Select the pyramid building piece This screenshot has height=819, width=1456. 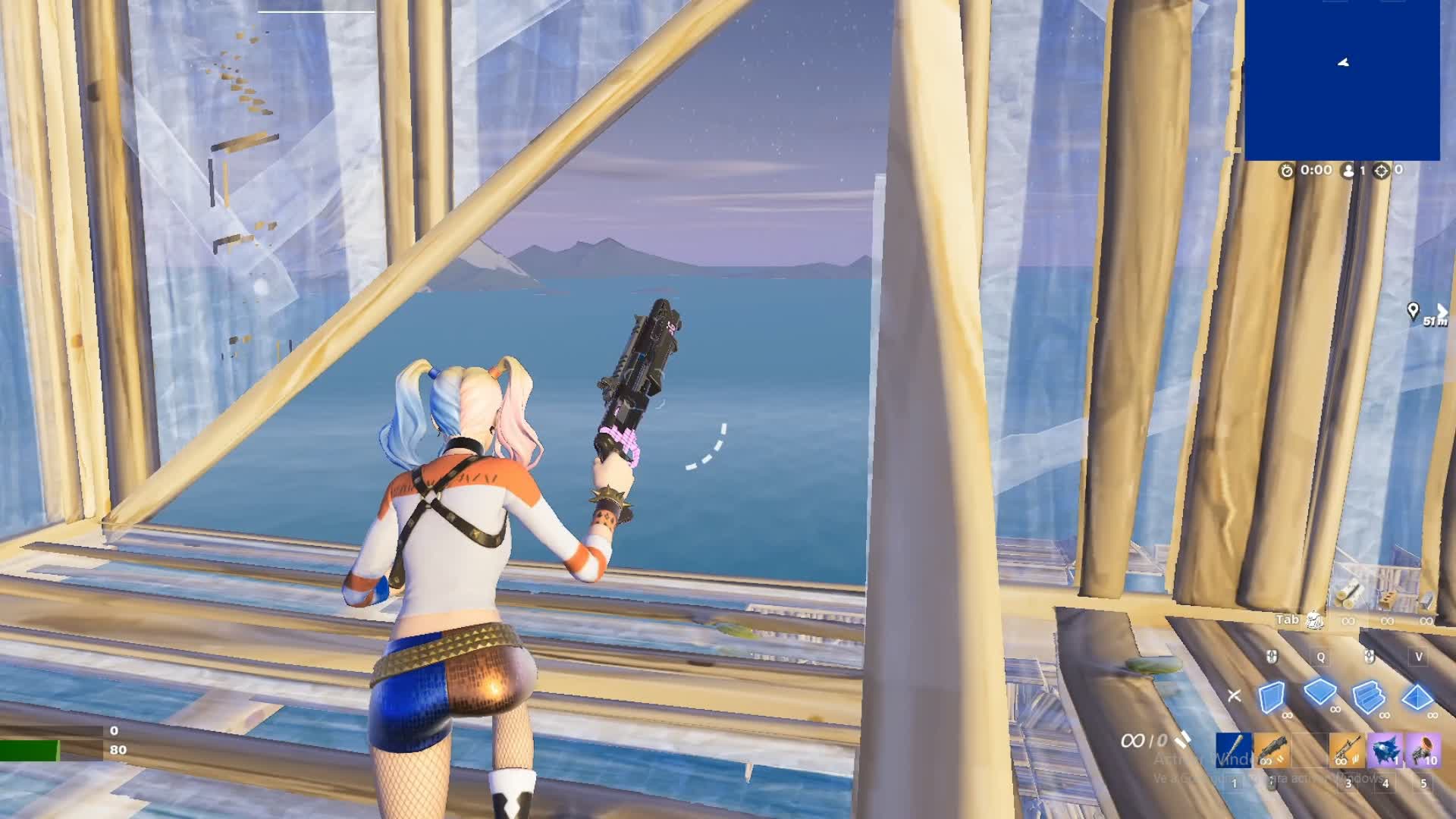tap(1415, 696)
